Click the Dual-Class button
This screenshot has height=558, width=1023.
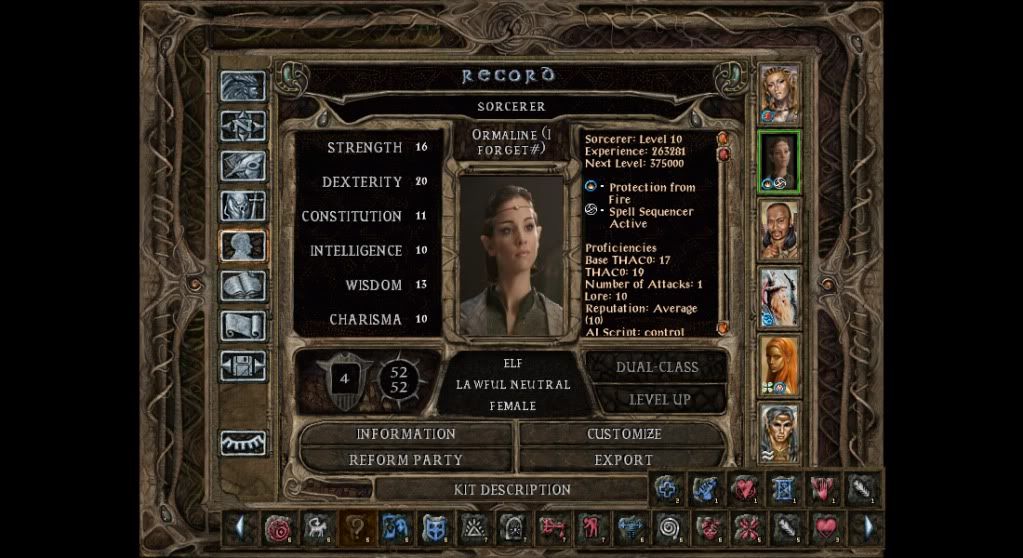tap(657, 367)
